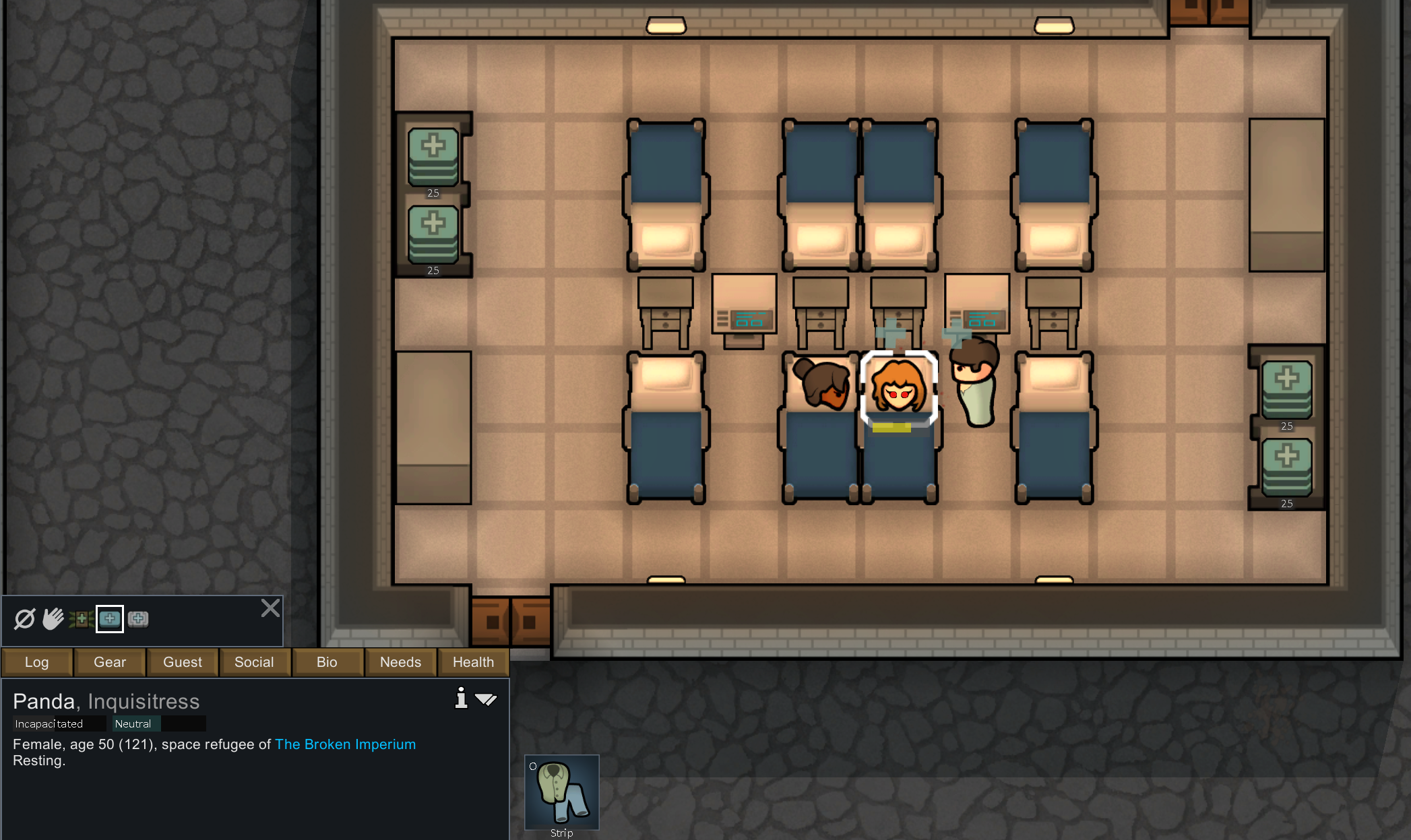Image resolution: width=1411 pixels, height=840 pixels.
Task: Open the Guest tab
Action: [x=183, y=662]
